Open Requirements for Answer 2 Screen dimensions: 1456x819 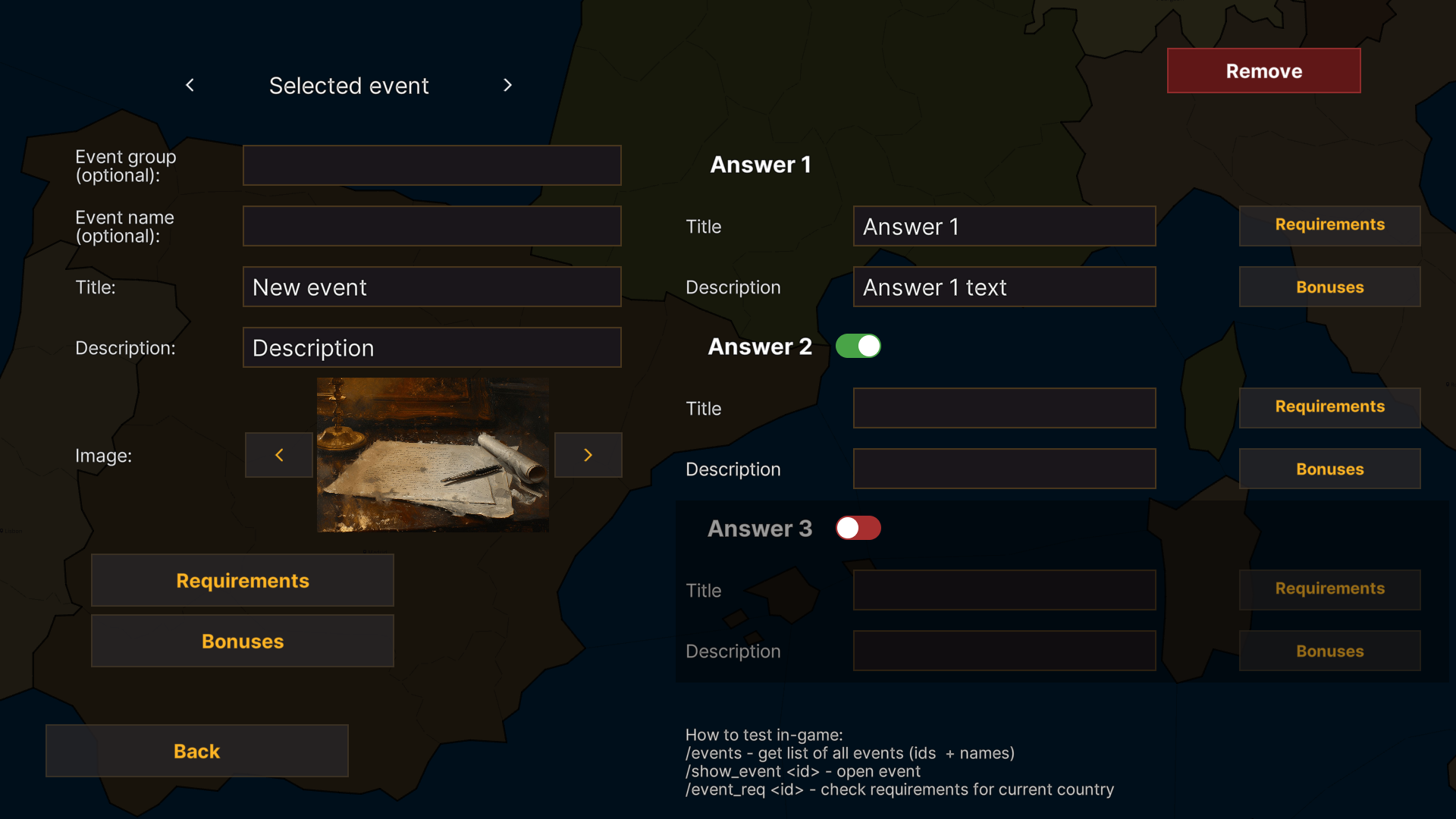(1329, 407)
